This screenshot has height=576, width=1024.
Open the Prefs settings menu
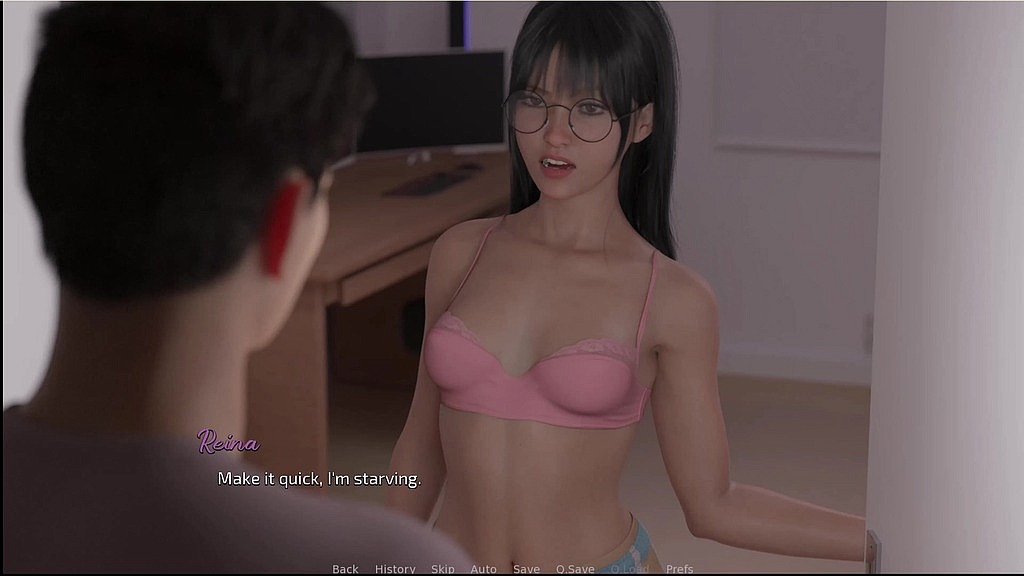click(x=680, y=569)
